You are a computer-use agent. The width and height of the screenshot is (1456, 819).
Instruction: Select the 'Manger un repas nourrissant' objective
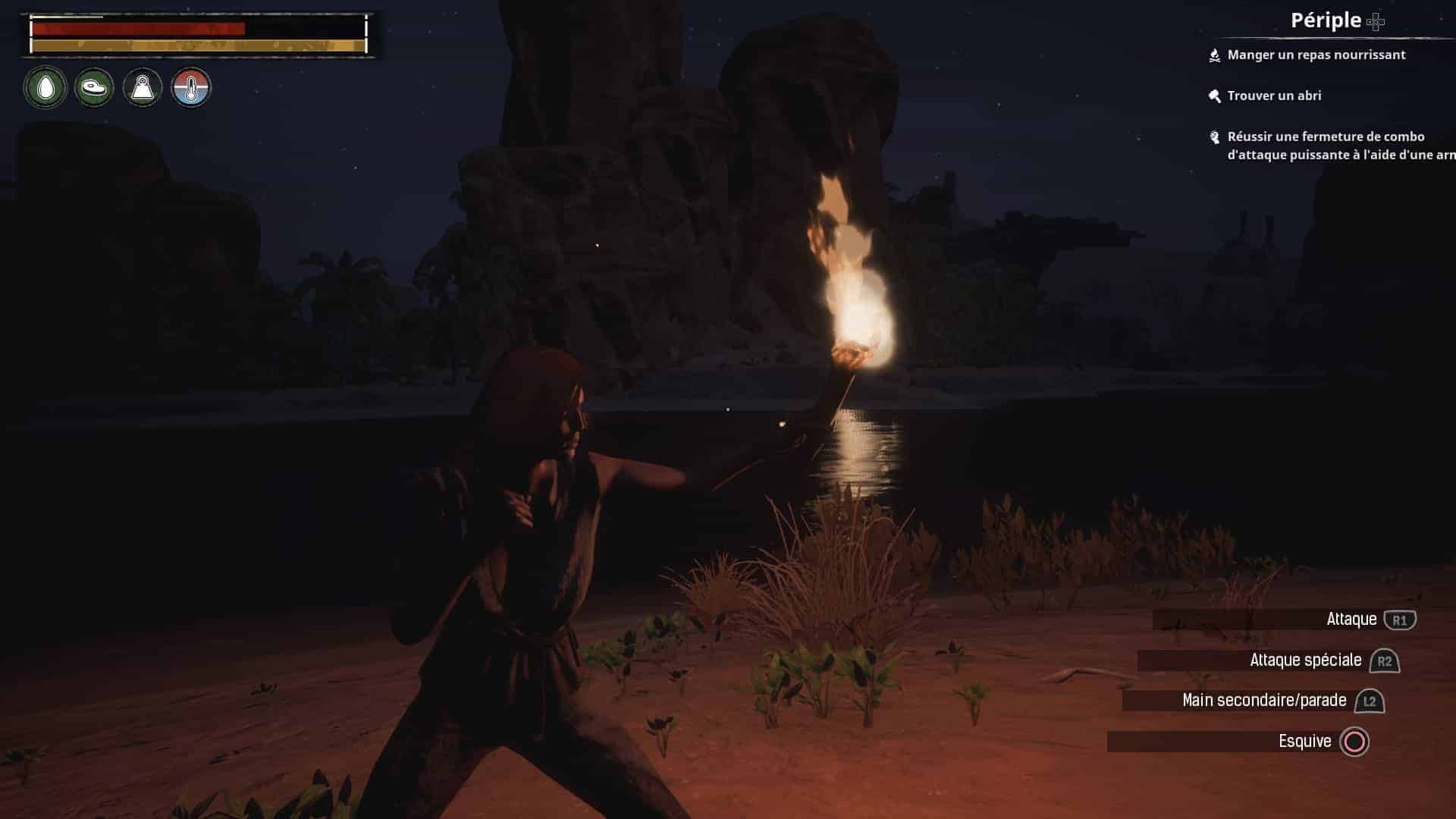(1316, 55)
